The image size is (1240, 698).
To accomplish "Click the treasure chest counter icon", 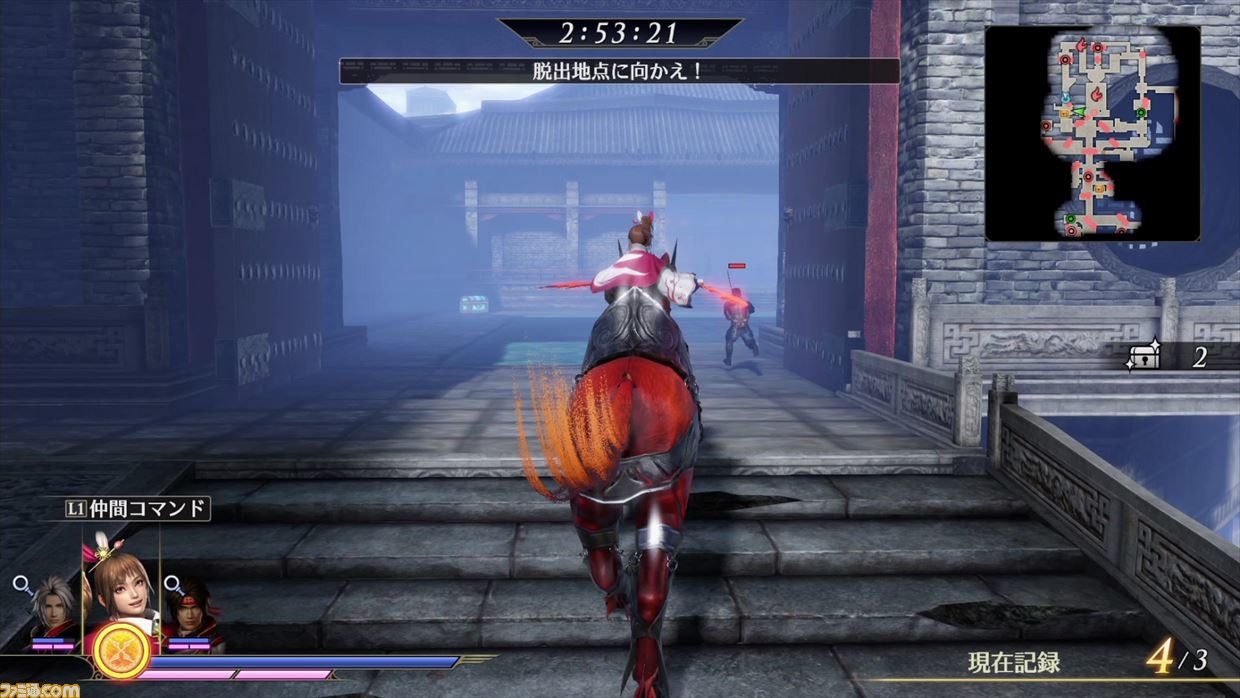I will (x=1142, y=358).
